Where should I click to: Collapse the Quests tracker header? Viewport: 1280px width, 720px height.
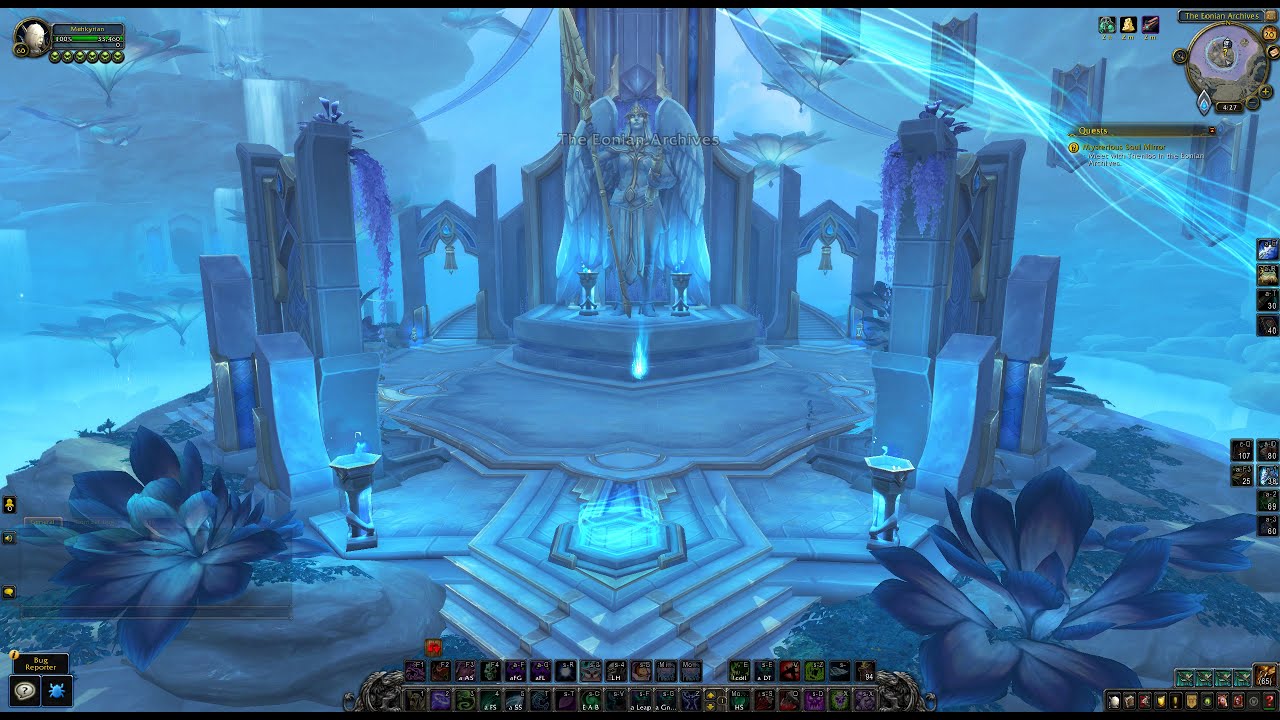coord(1212,131)
